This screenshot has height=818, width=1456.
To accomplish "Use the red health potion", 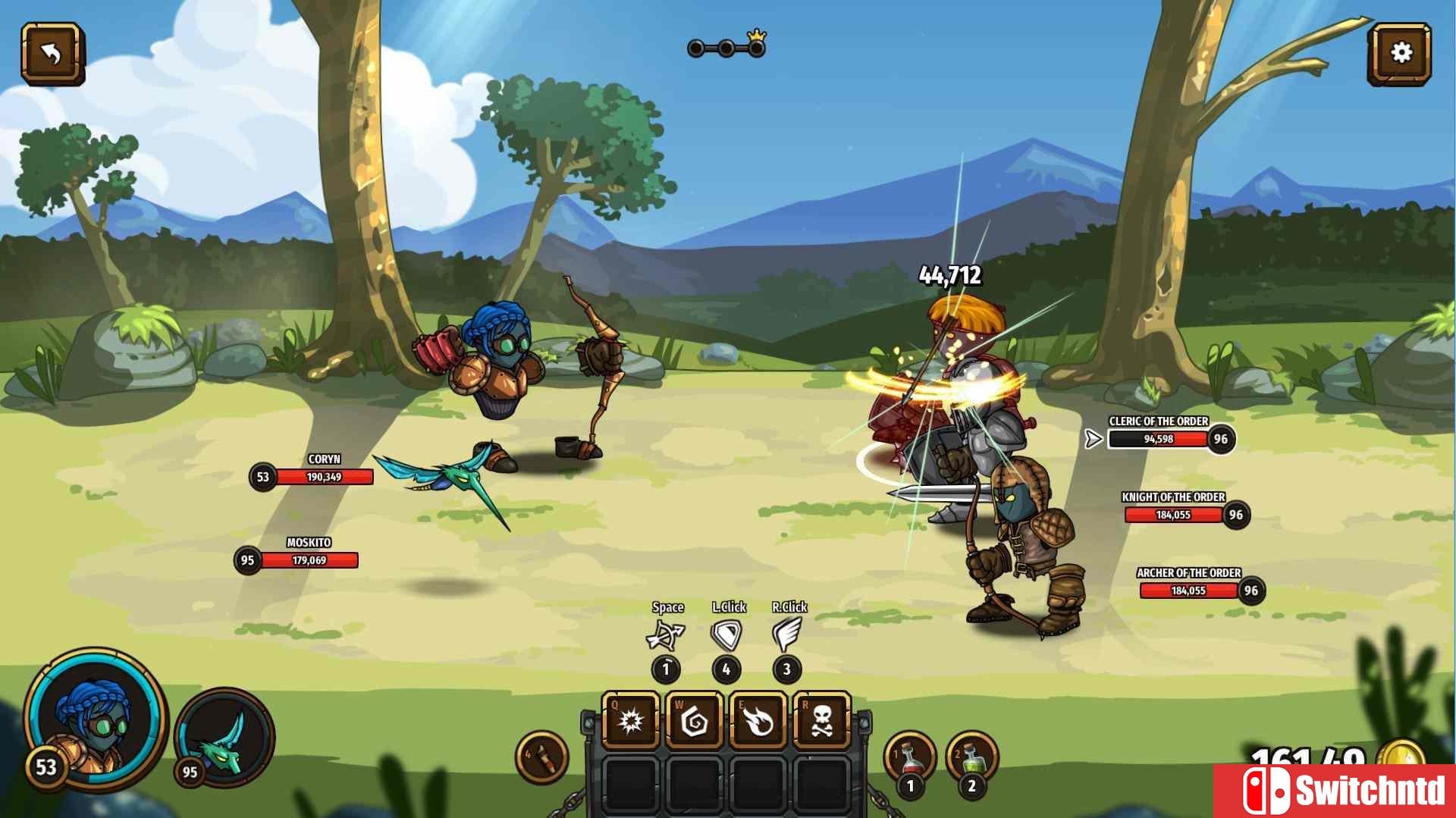I will point(911,758).
